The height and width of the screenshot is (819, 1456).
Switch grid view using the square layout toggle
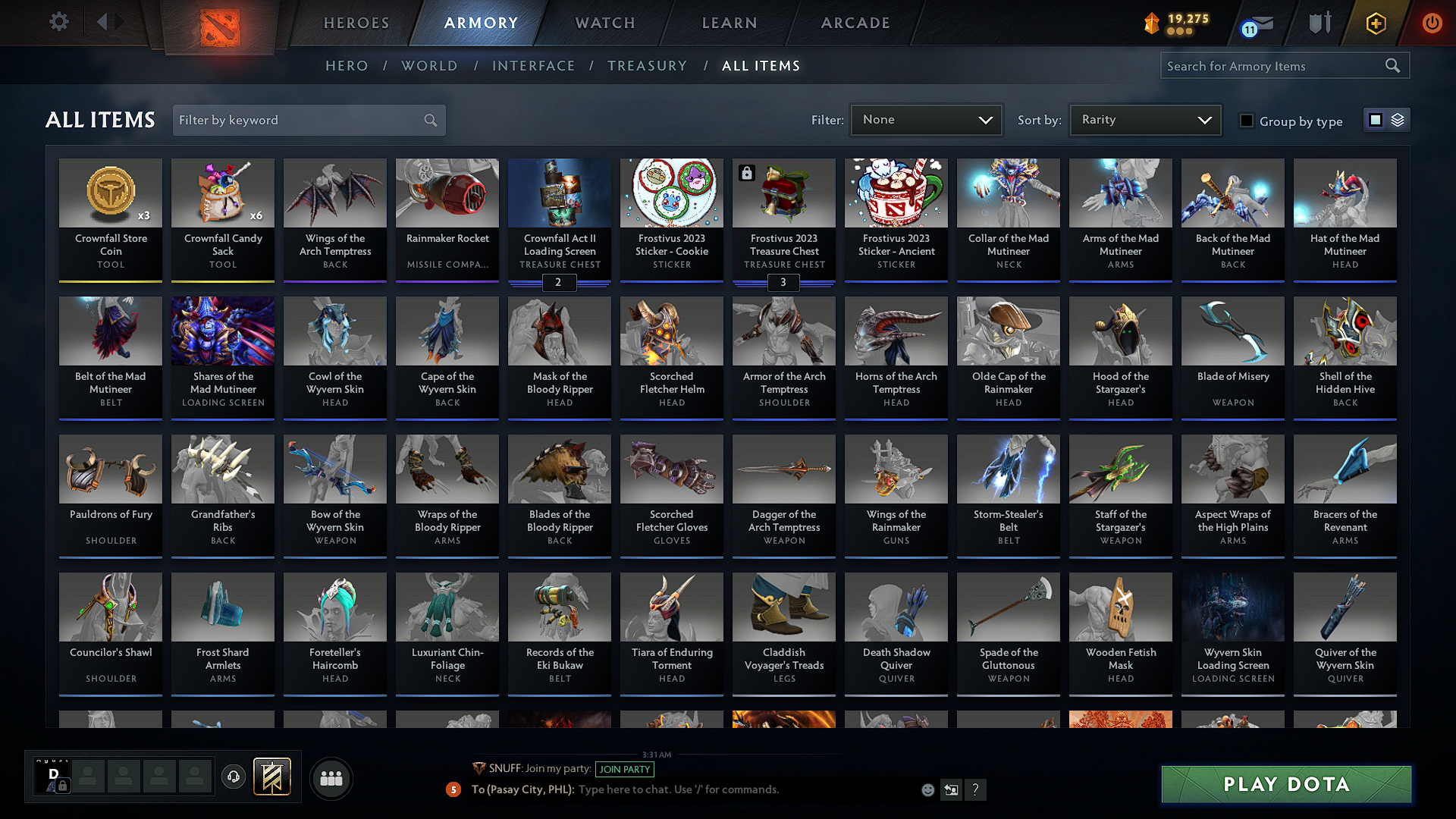pos(1376,119)
